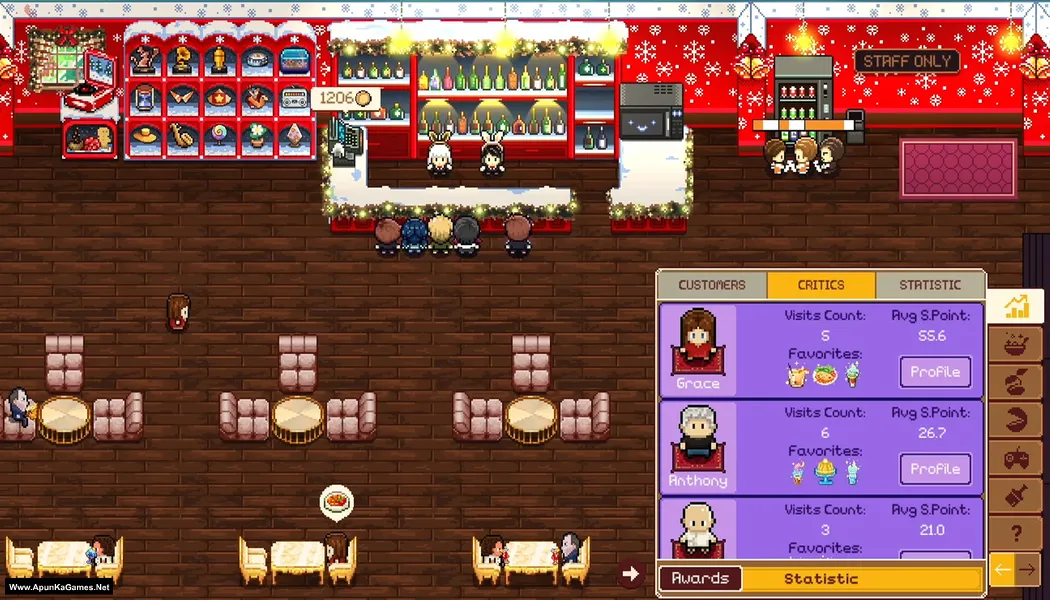
Task: View Grace's profile
Action: click(x=935, y=372)
